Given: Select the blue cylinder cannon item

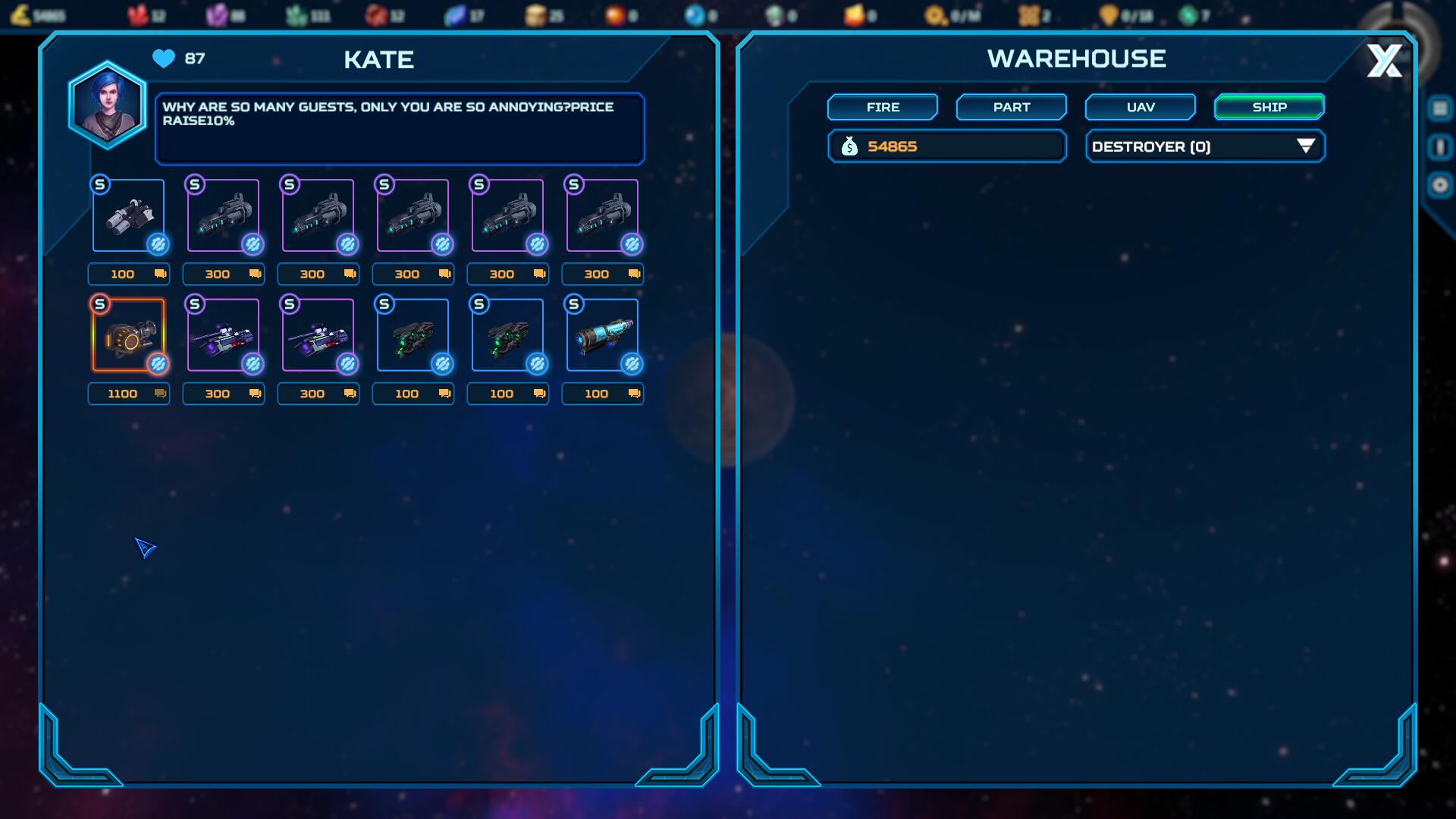Looking at the screenshot, I should (x=602, y=335).
